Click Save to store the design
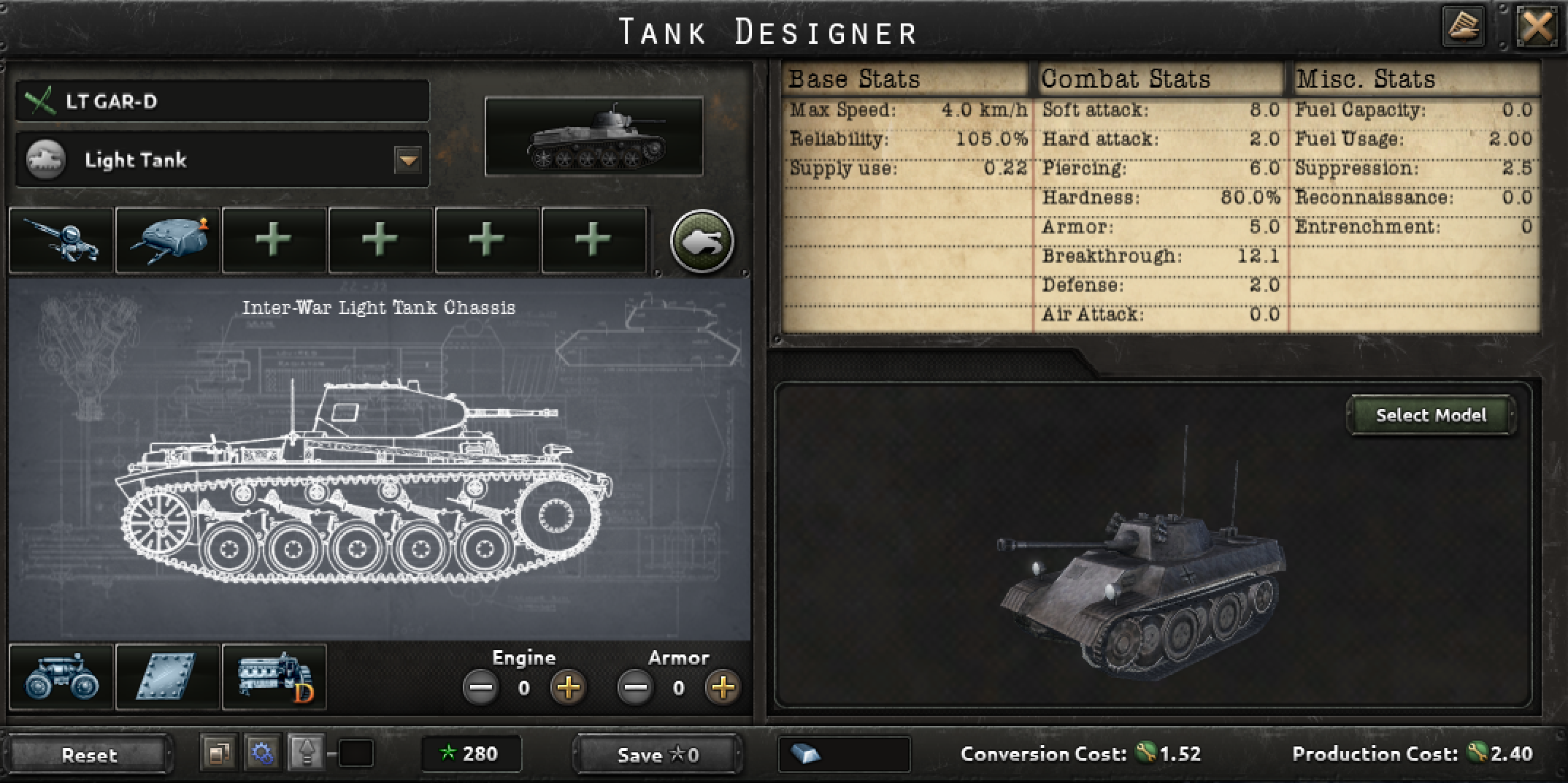1568x783 pixels. tap(656, 755)
